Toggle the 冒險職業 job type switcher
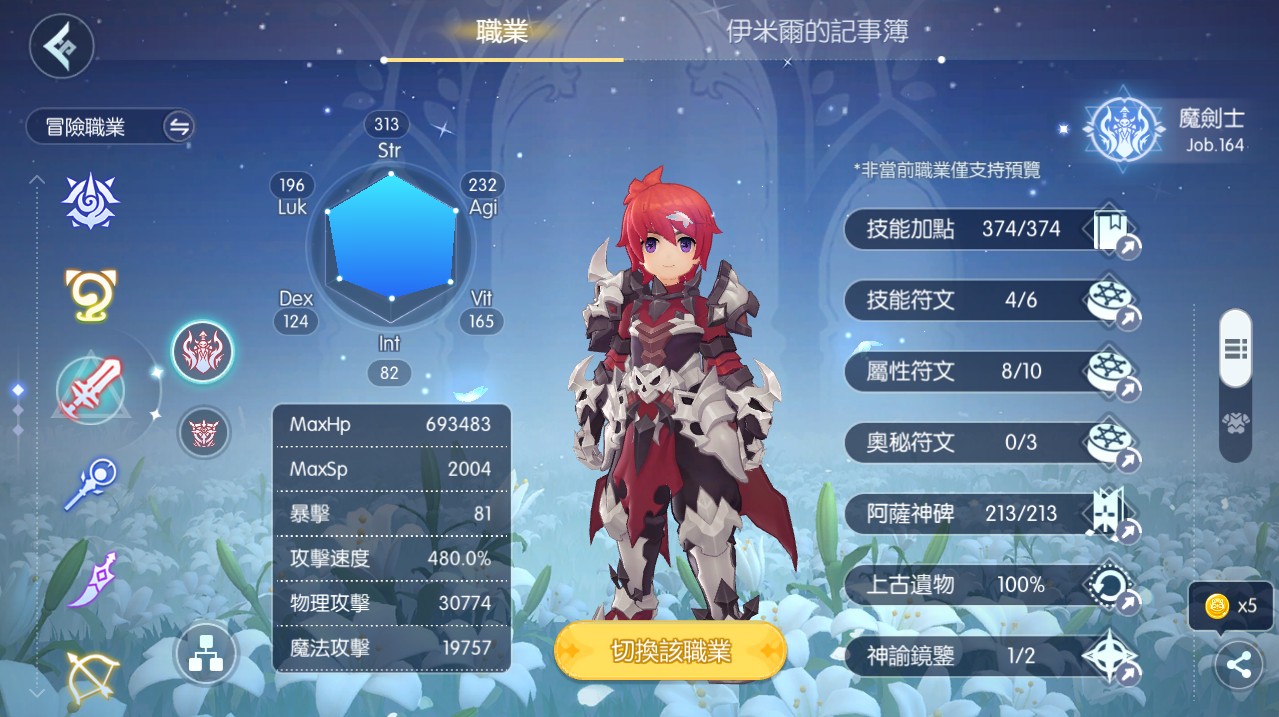Viewport: 1279px width, 717px height. coord(179,127)
